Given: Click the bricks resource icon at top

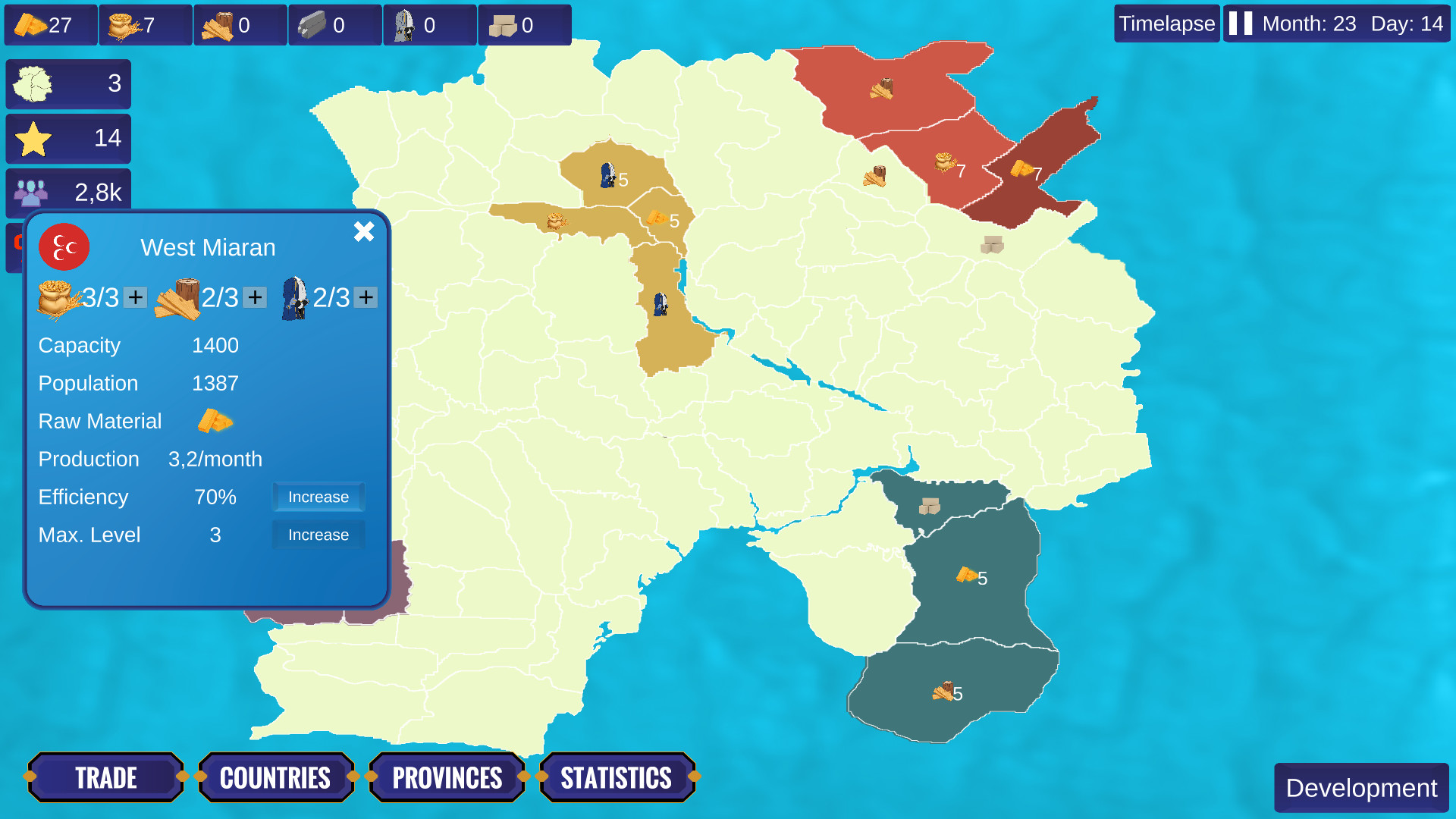Looking at the screenshot, I should point(503,24).
